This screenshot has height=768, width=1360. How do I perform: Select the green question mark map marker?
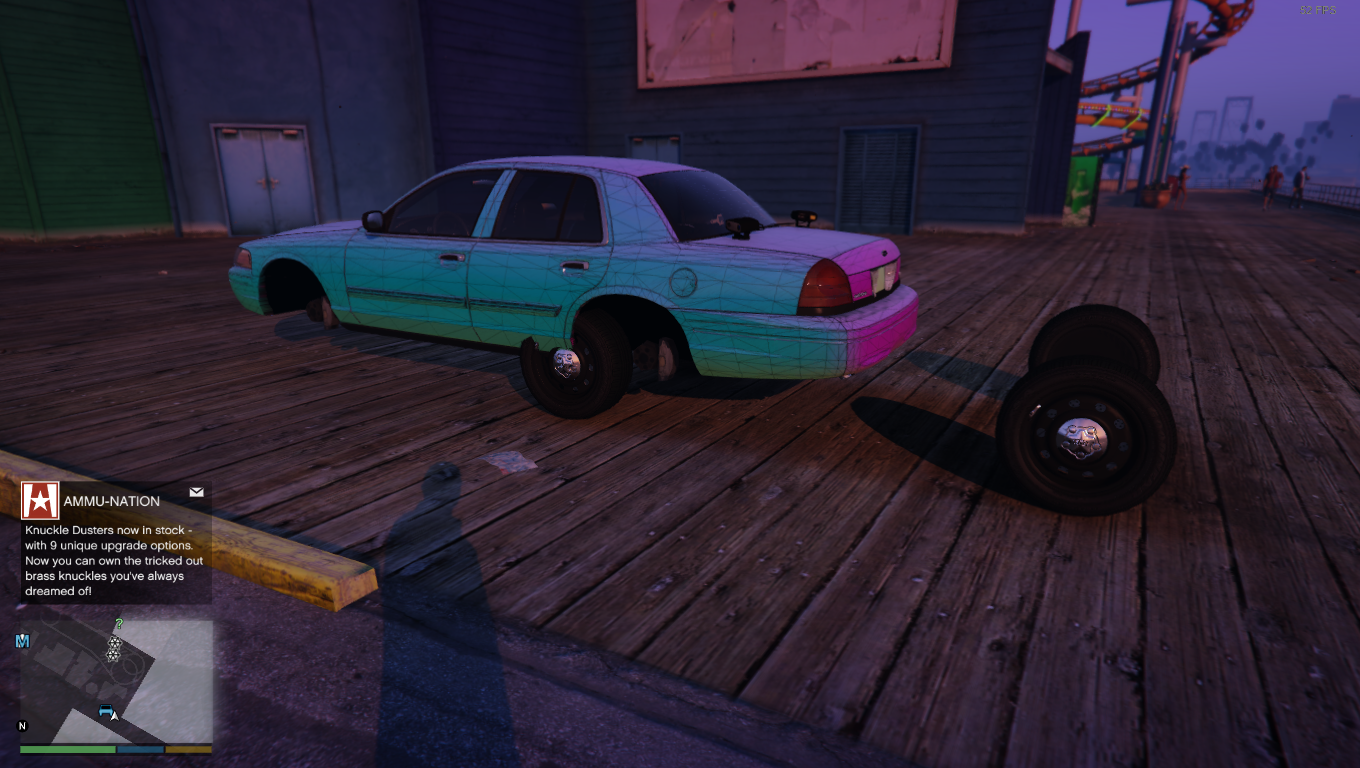point(118,625)
